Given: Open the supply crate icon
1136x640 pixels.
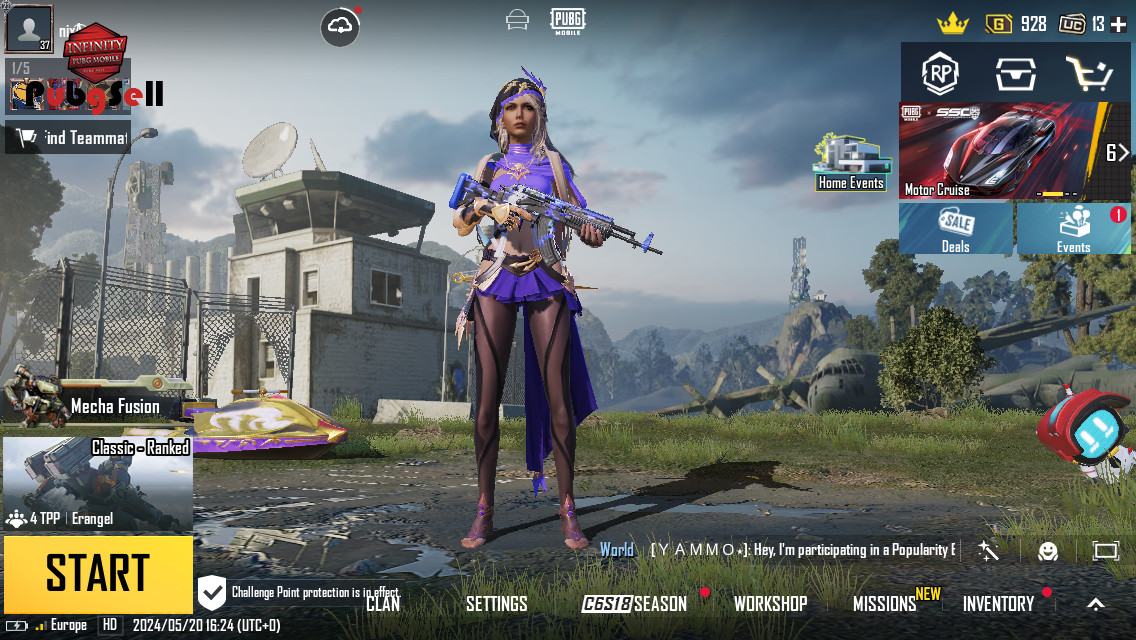Looking at the screenshot, I should [1015, 73].
